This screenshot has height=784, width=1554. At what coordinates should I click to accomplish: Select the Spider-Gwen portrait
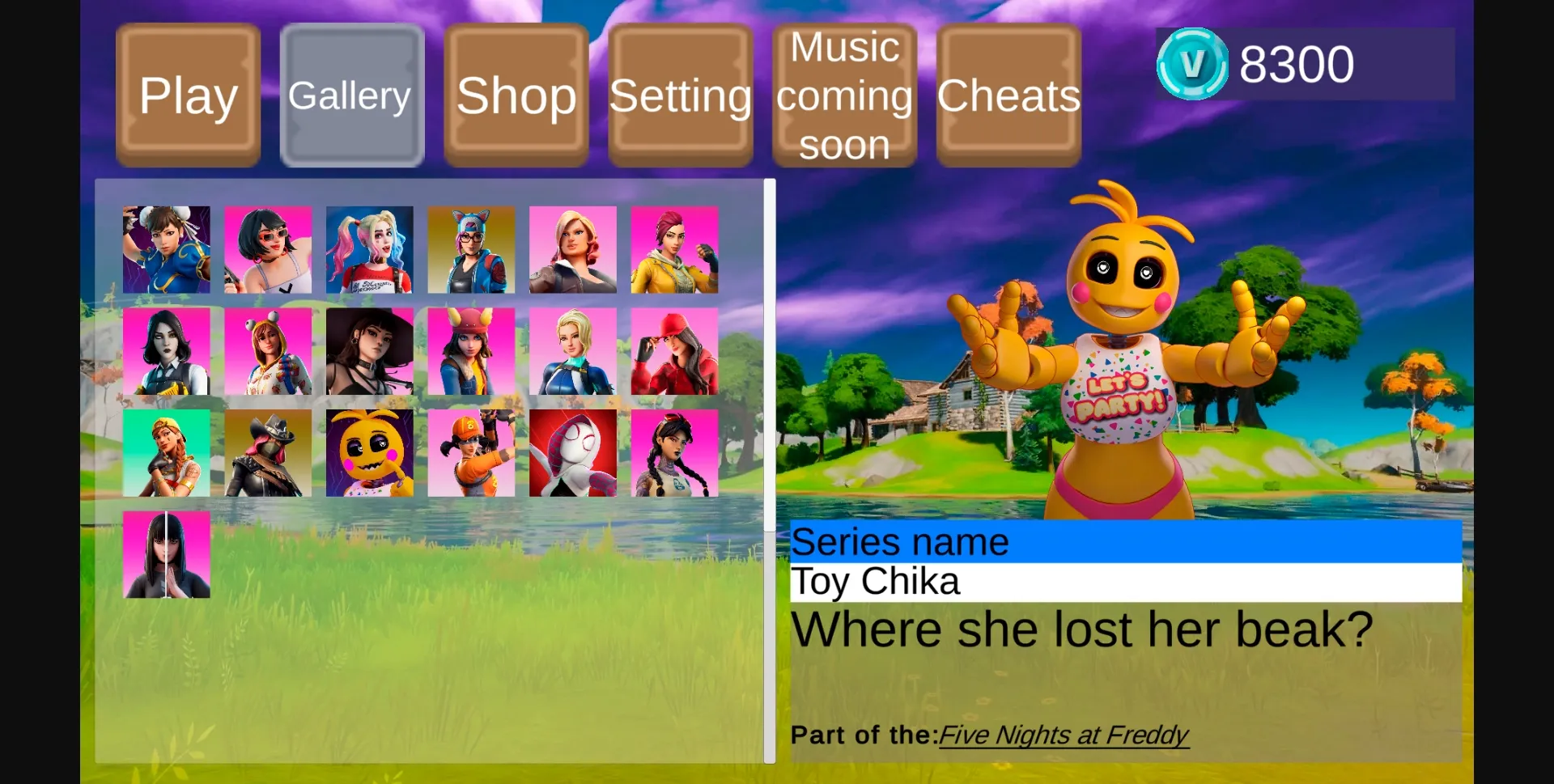[573, 453]
